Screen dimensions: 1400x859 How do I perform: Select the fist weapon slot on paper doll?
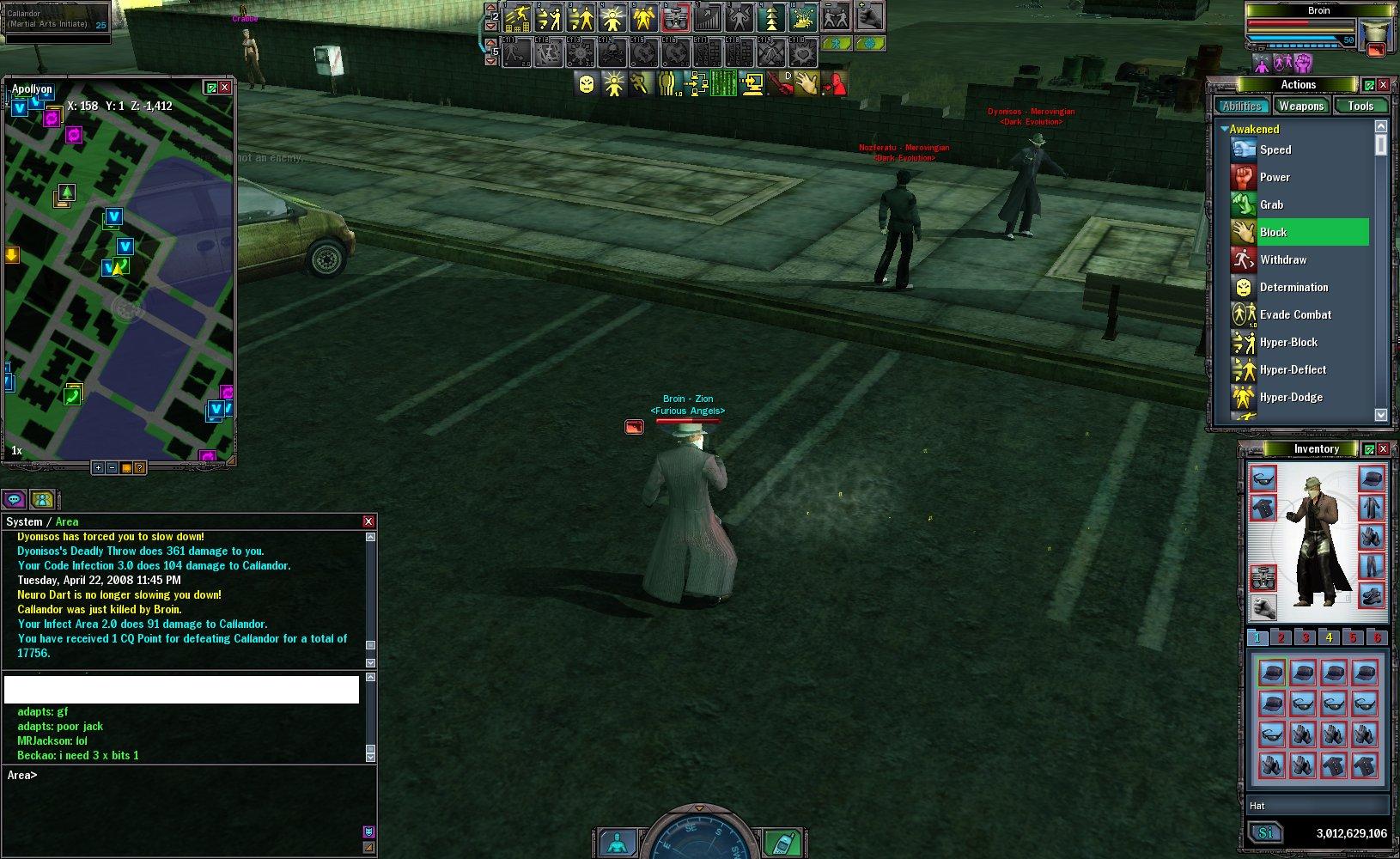pos(1263,607)
